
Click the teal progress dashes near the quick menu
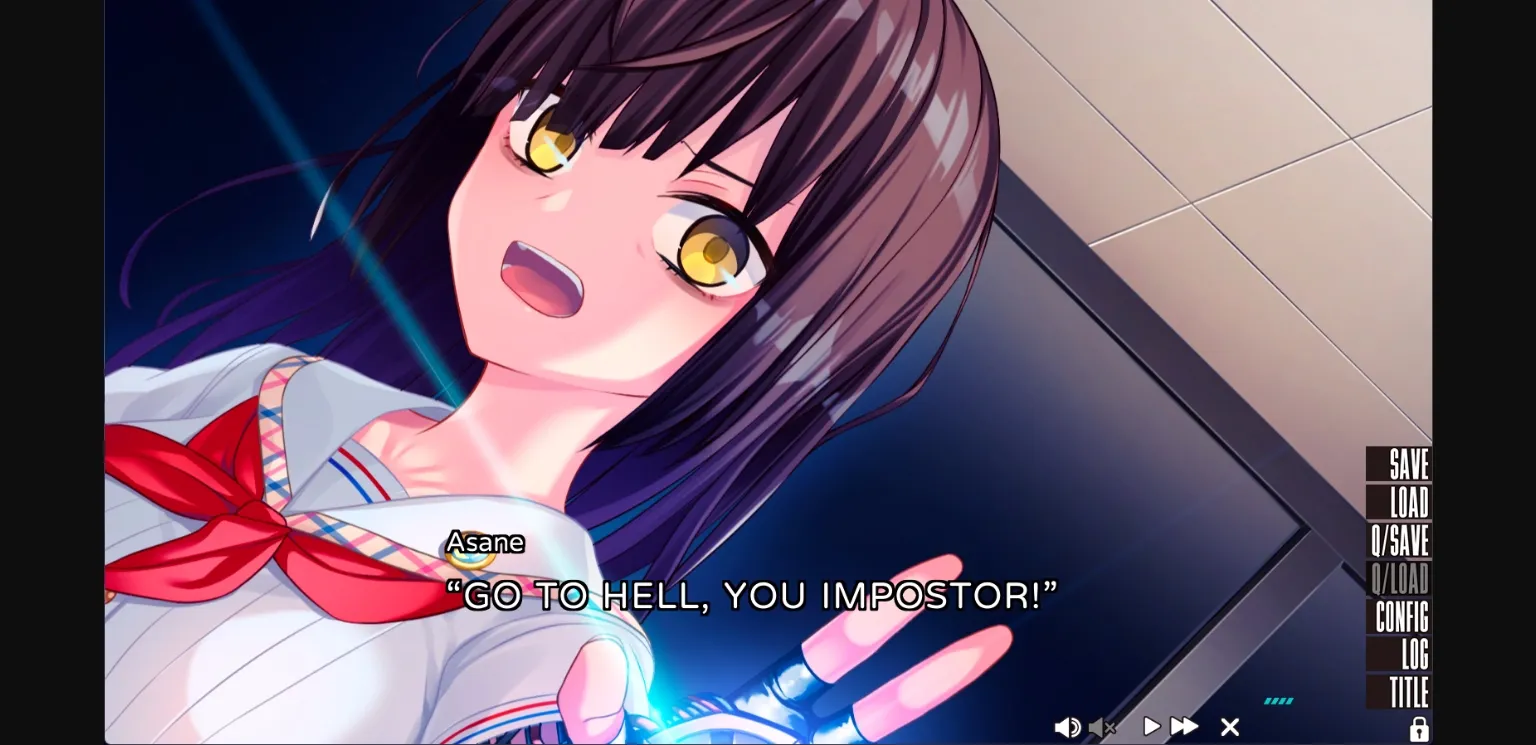[1280, 702]
